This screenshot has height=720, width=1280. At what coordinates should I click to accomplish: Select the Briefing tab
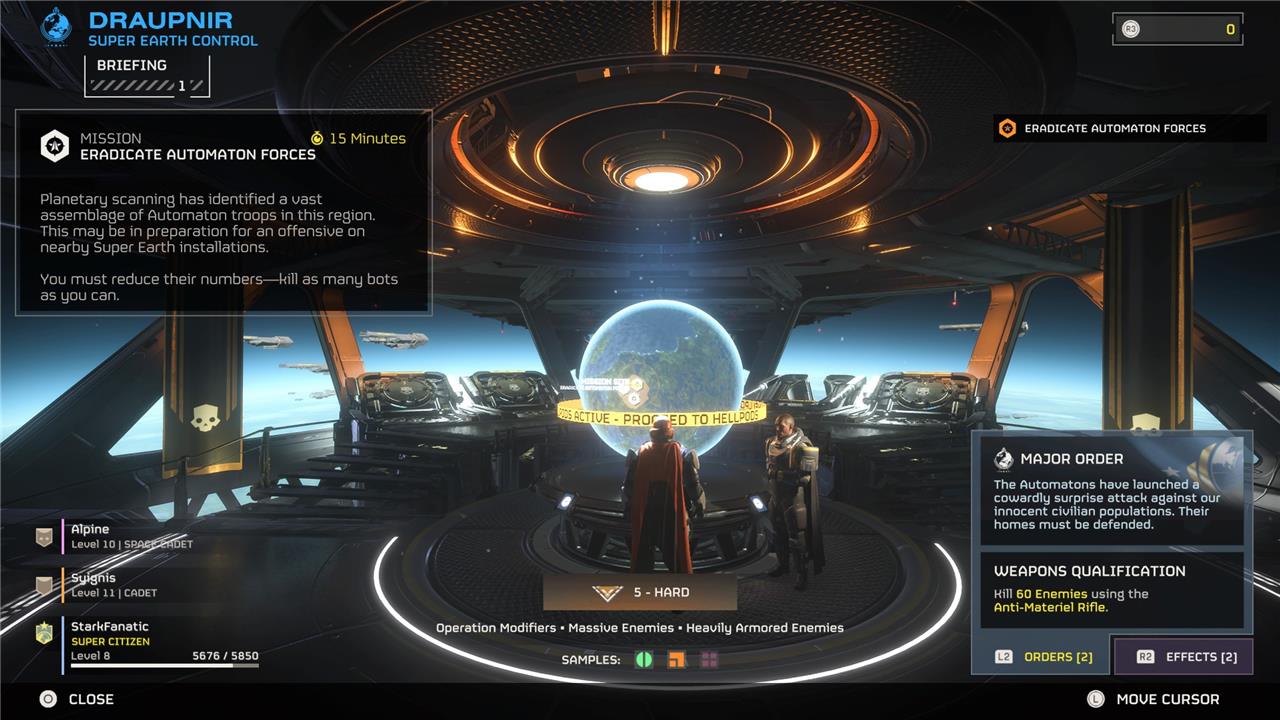(147, 75)
